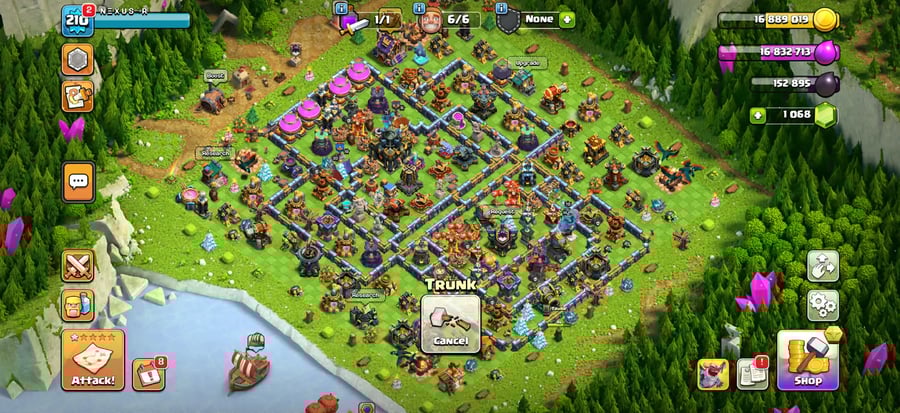900x413 pixels.
Task: Open the red character icon beside the notes
Action: click(x=713, y=373)
